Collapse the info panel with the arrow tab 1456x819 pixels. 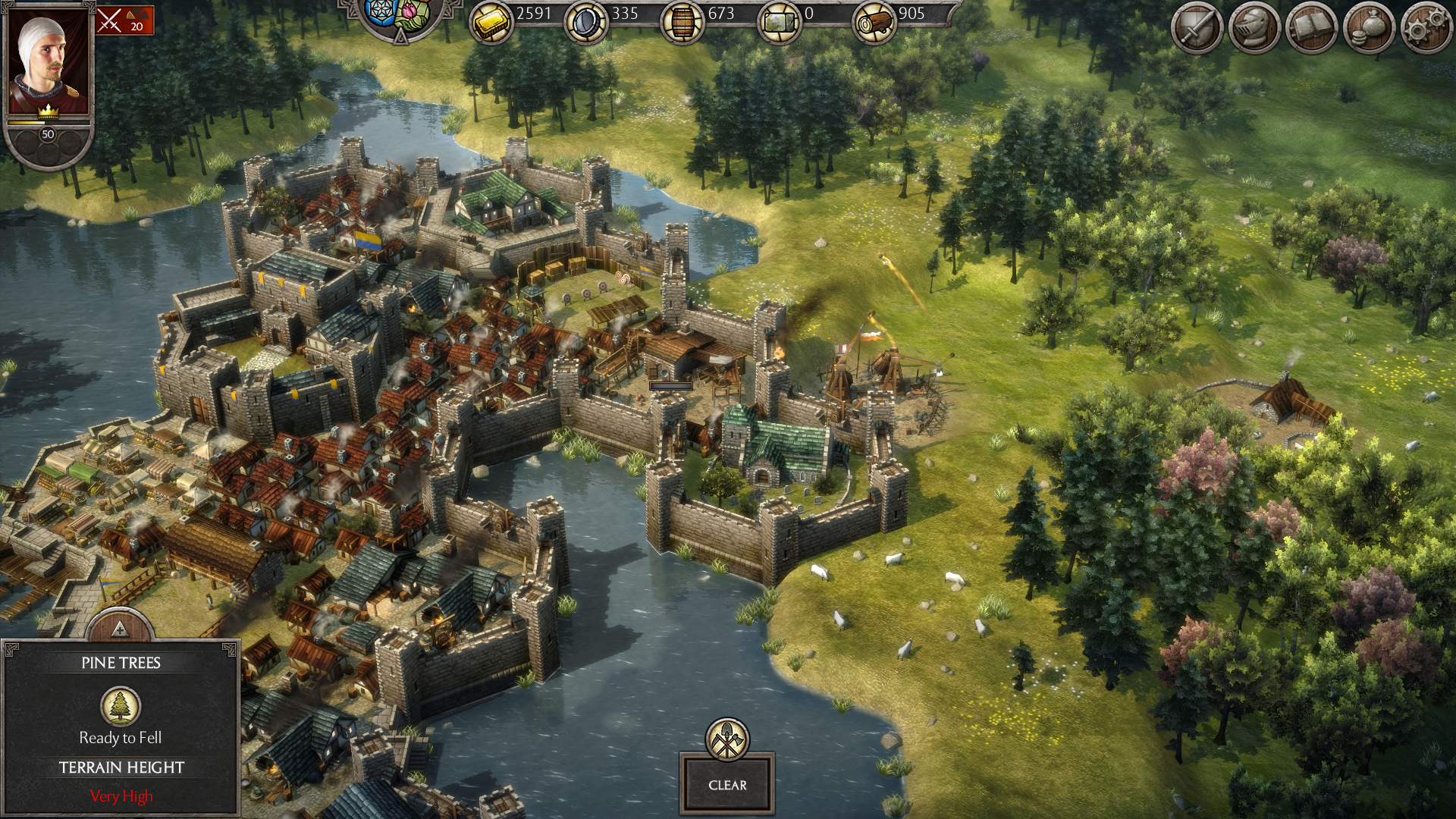point(119,628)
